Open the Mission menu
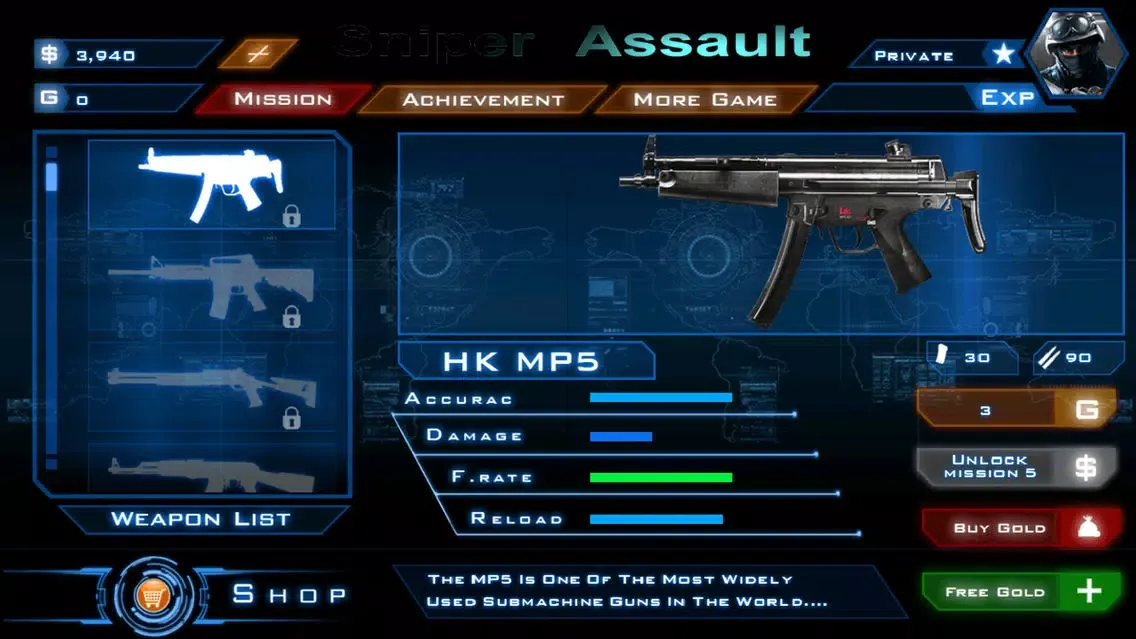The image size is (1136, 639). coord(282,99)
